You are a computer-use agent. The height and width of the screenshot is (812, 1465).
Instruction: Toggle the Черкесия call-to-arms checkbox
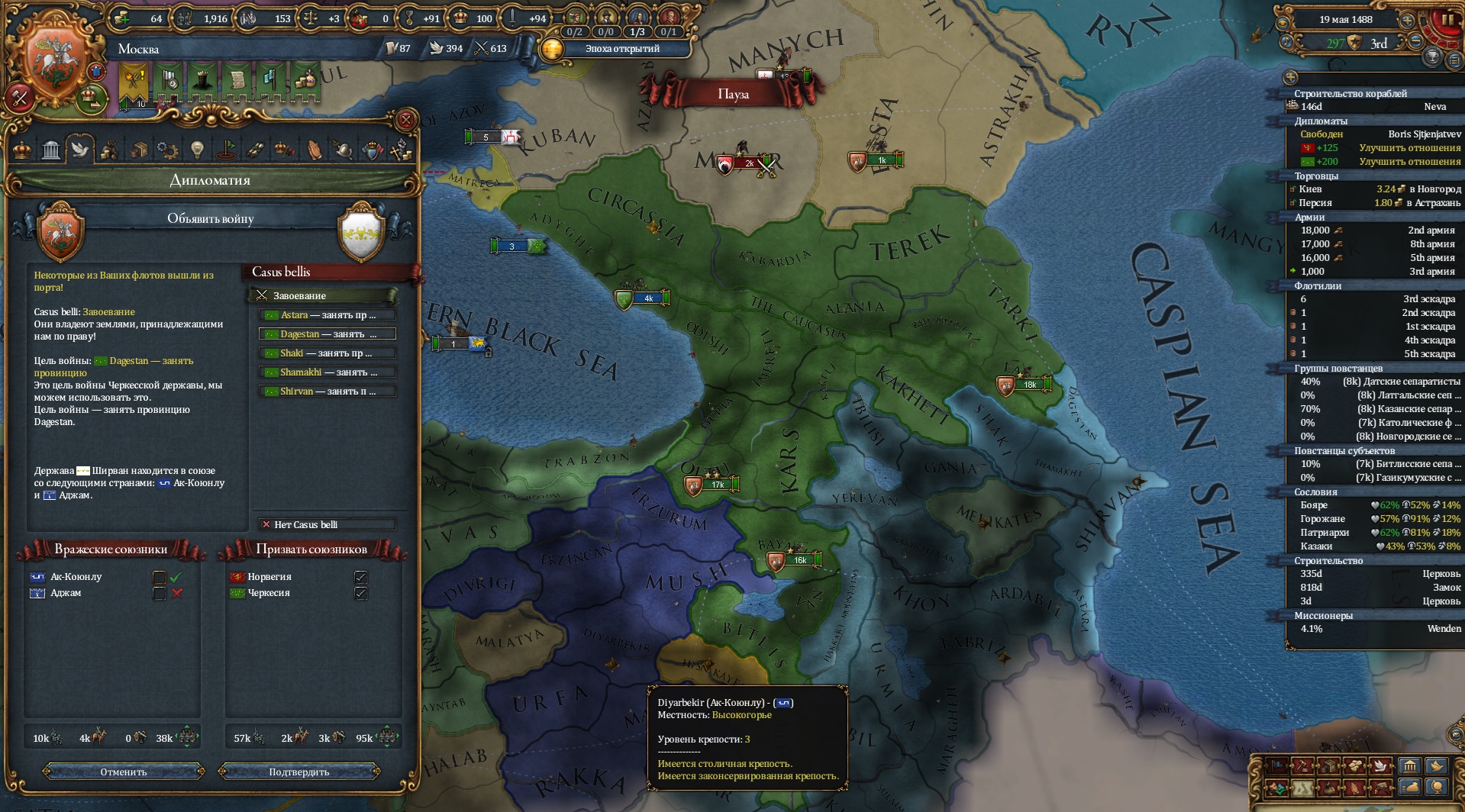(361, 593)
